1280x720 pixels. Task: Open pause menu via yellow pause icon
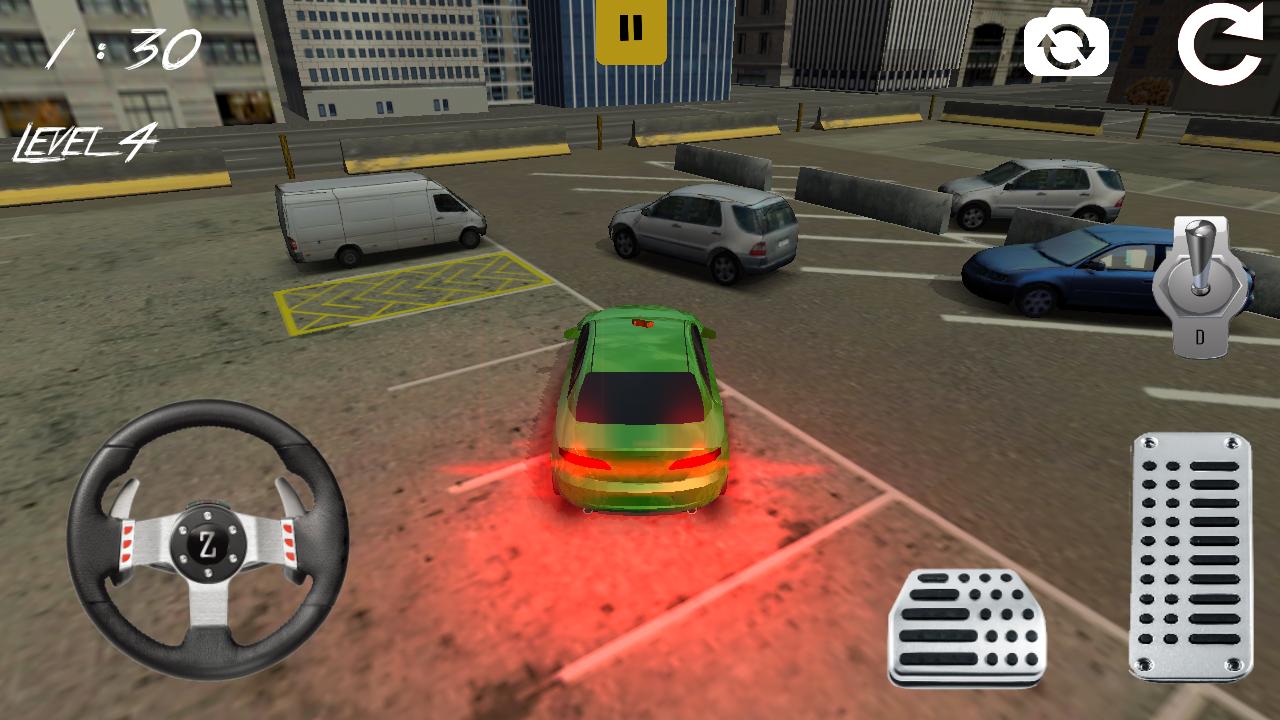630,27
